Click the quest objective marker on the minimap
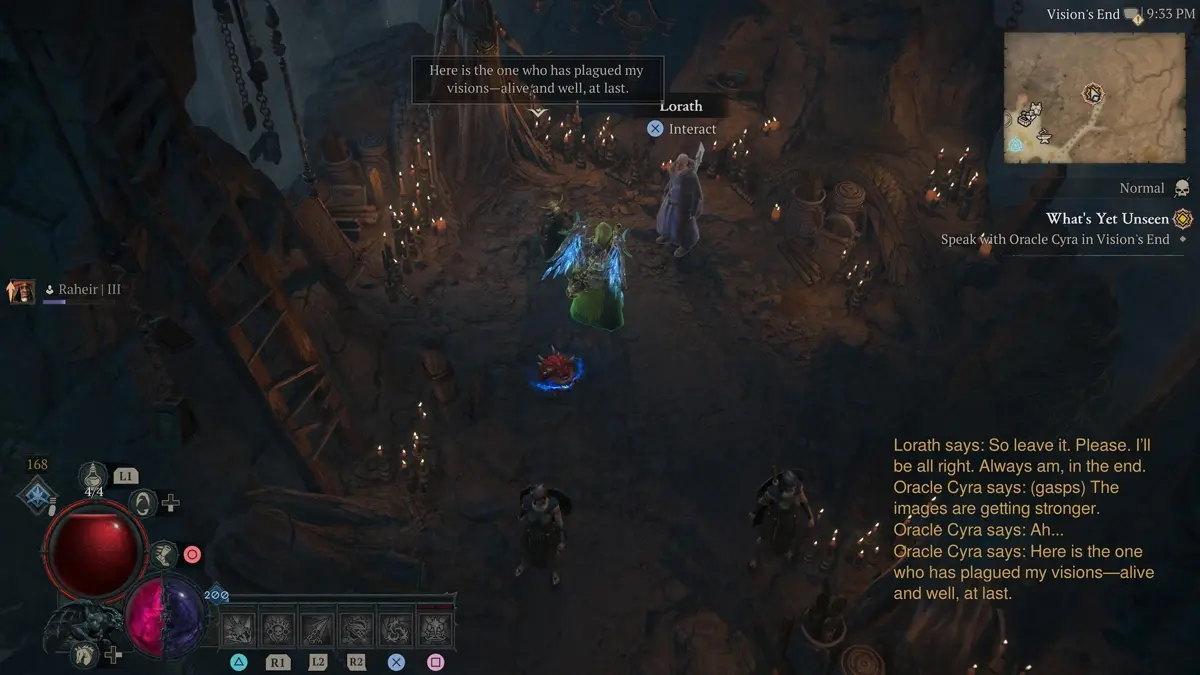 point(1092,94)
